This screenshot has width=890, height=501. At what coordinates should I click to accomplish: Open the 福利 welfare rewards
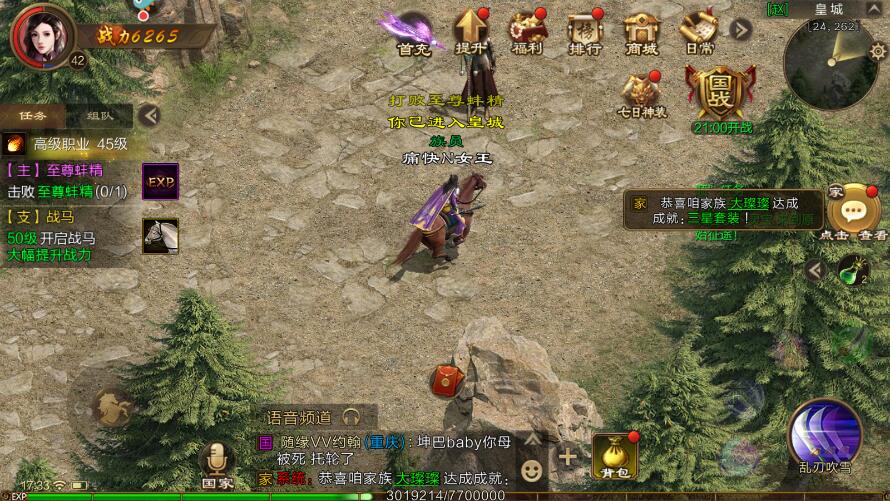pos(527,32)
